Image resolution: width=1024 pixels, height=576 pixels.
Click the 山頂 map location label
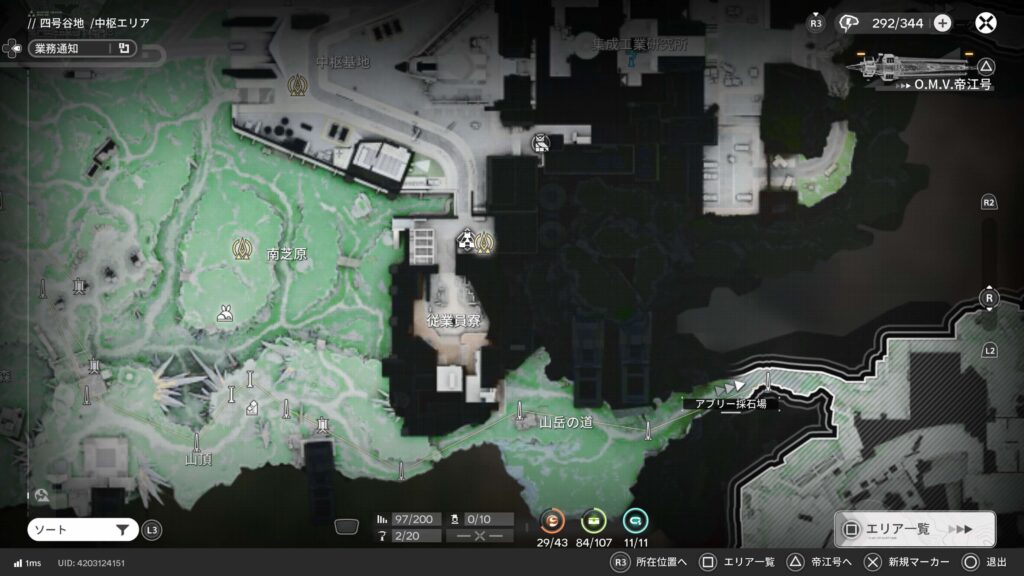[x=198, y=460]
